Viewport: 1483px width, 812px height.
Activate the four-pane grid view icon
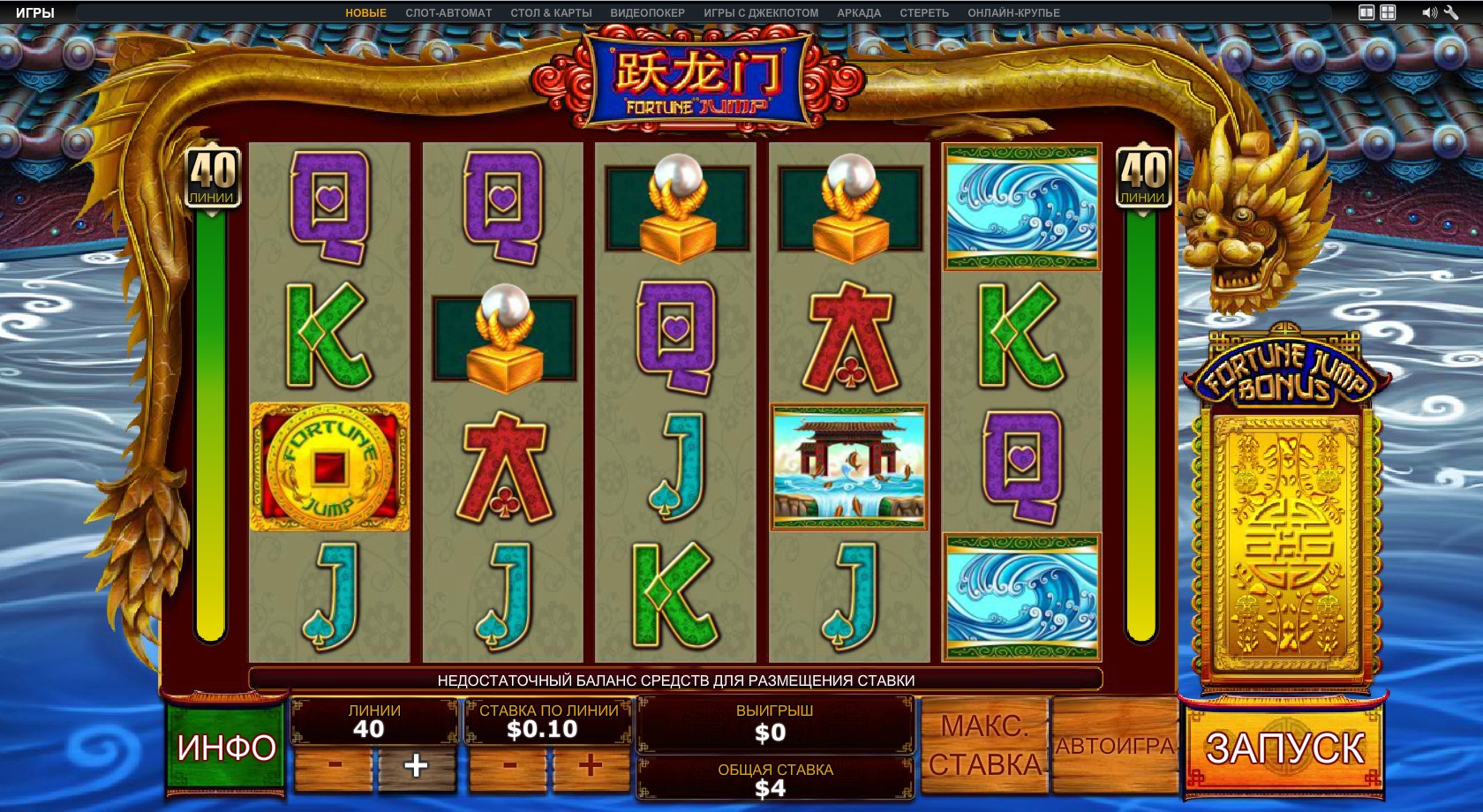[1388, 12]
